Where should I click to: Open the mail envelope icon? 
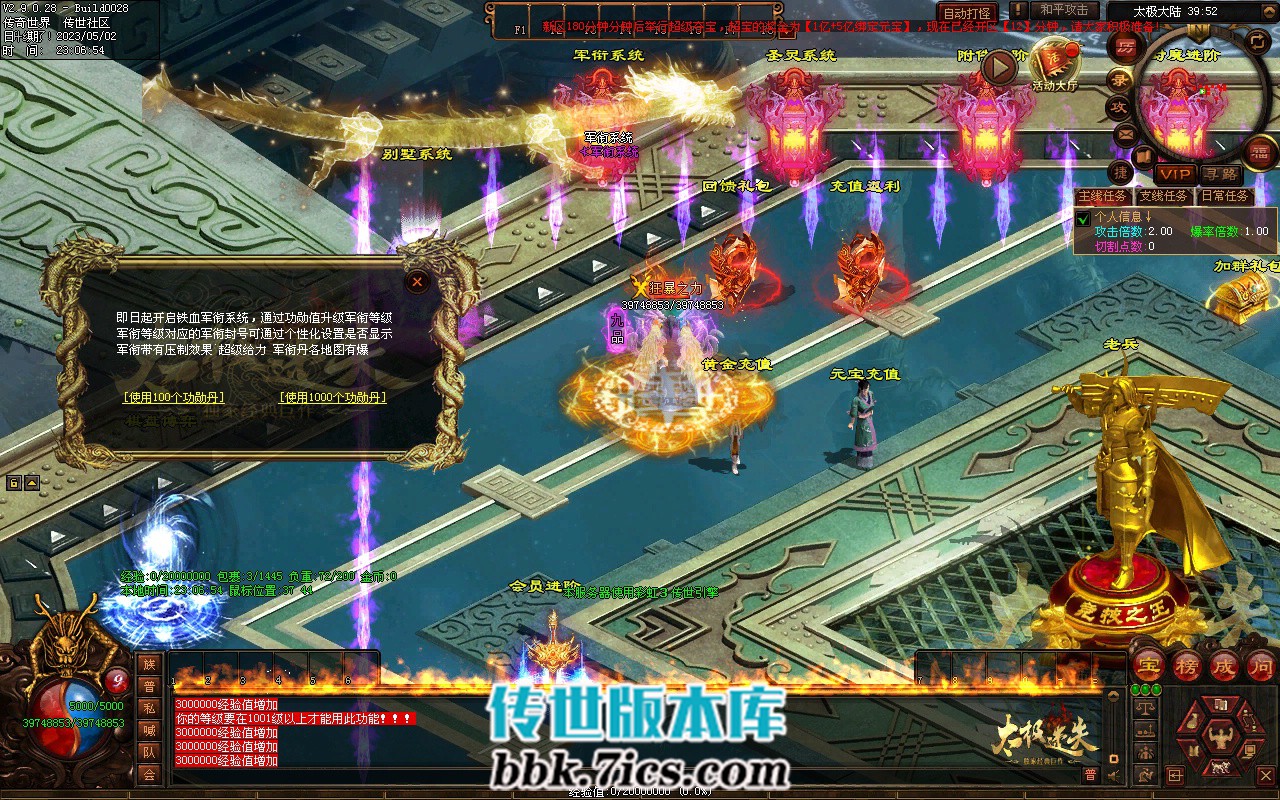pyautogui.click(x=1125, y=134)
